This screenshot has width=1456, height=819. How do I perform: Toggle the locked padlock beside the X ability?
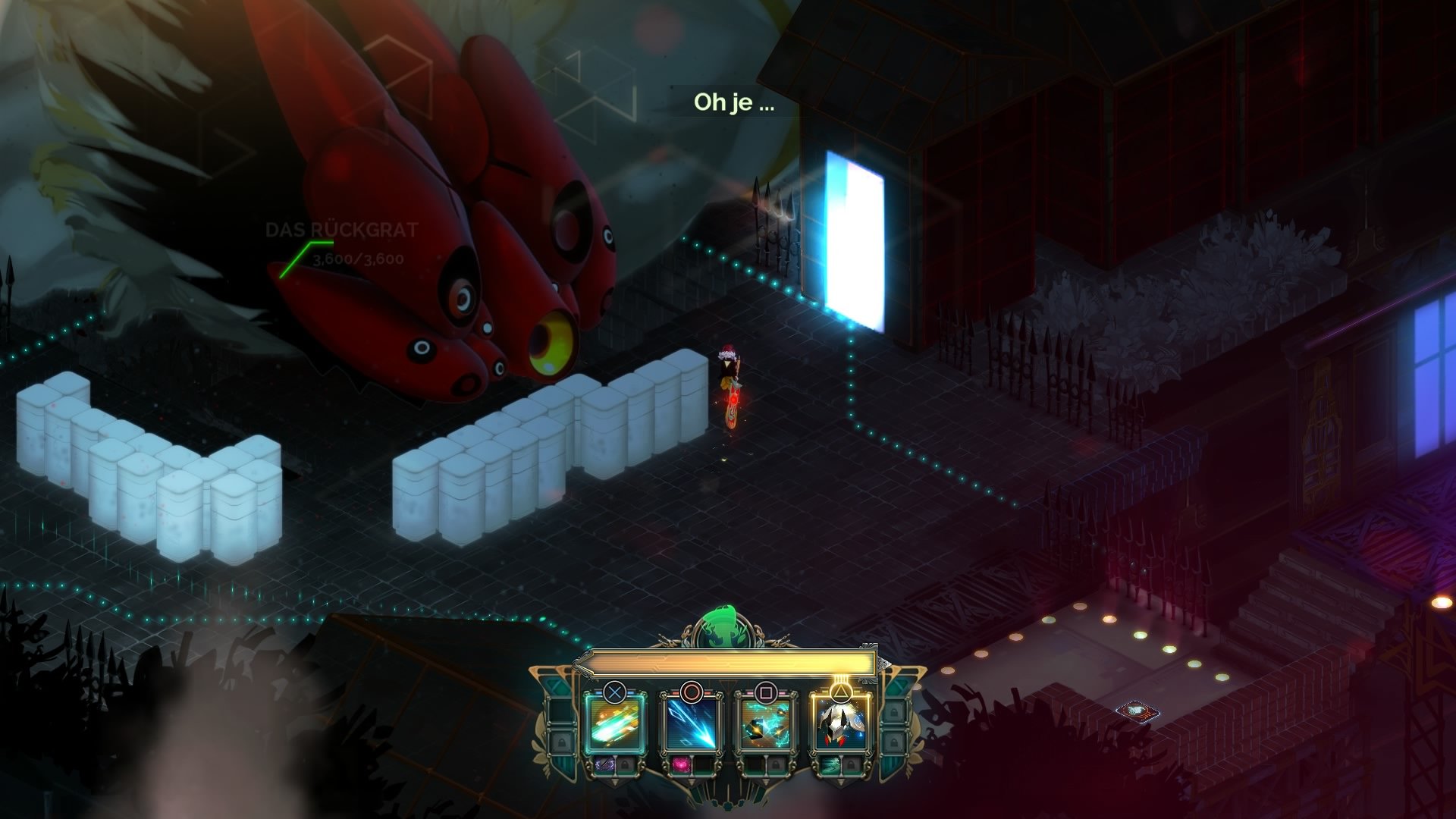point(626,765)
